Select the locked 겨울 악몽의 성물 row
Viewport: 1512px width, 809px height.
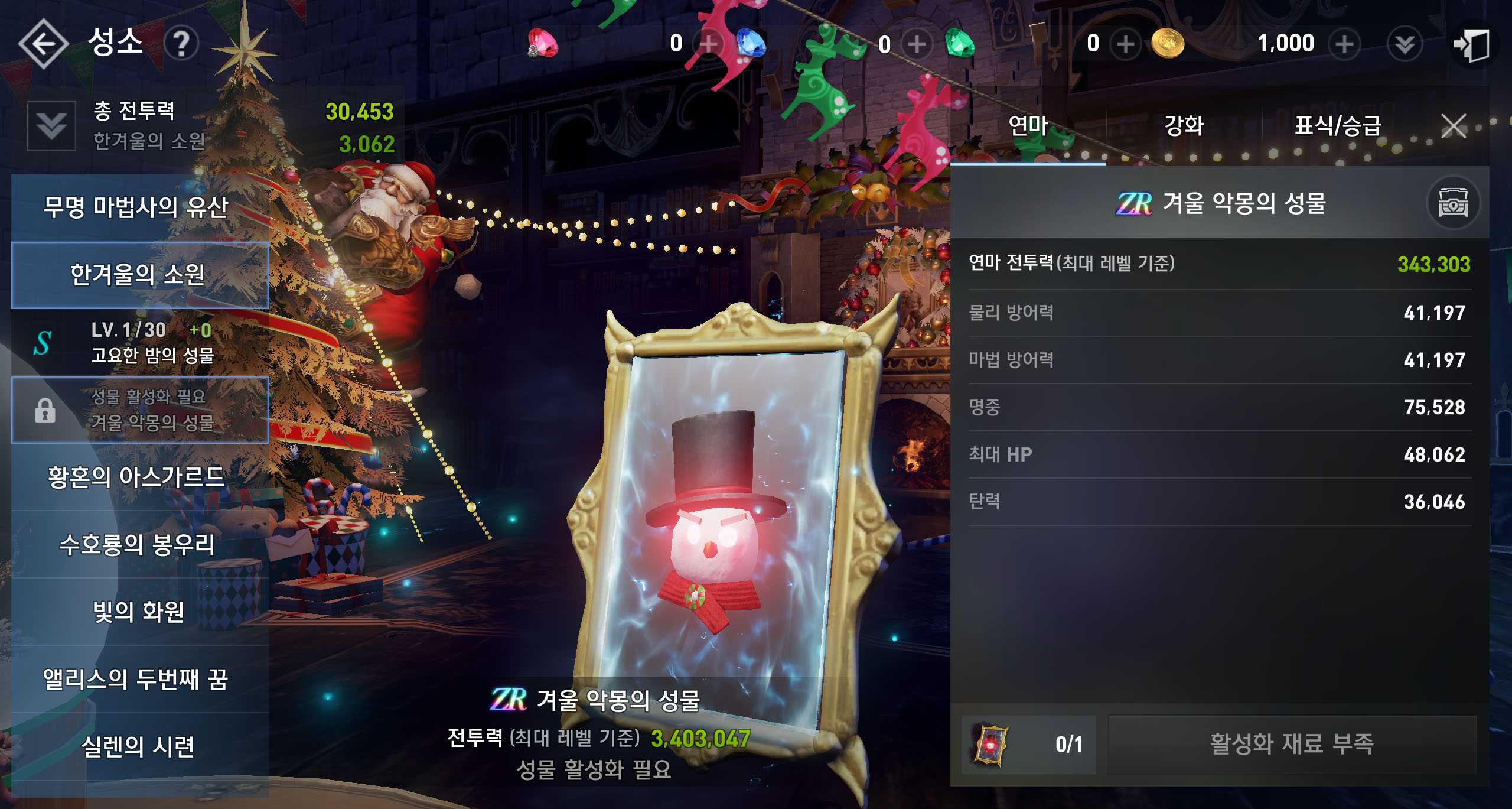pos(140,410)
